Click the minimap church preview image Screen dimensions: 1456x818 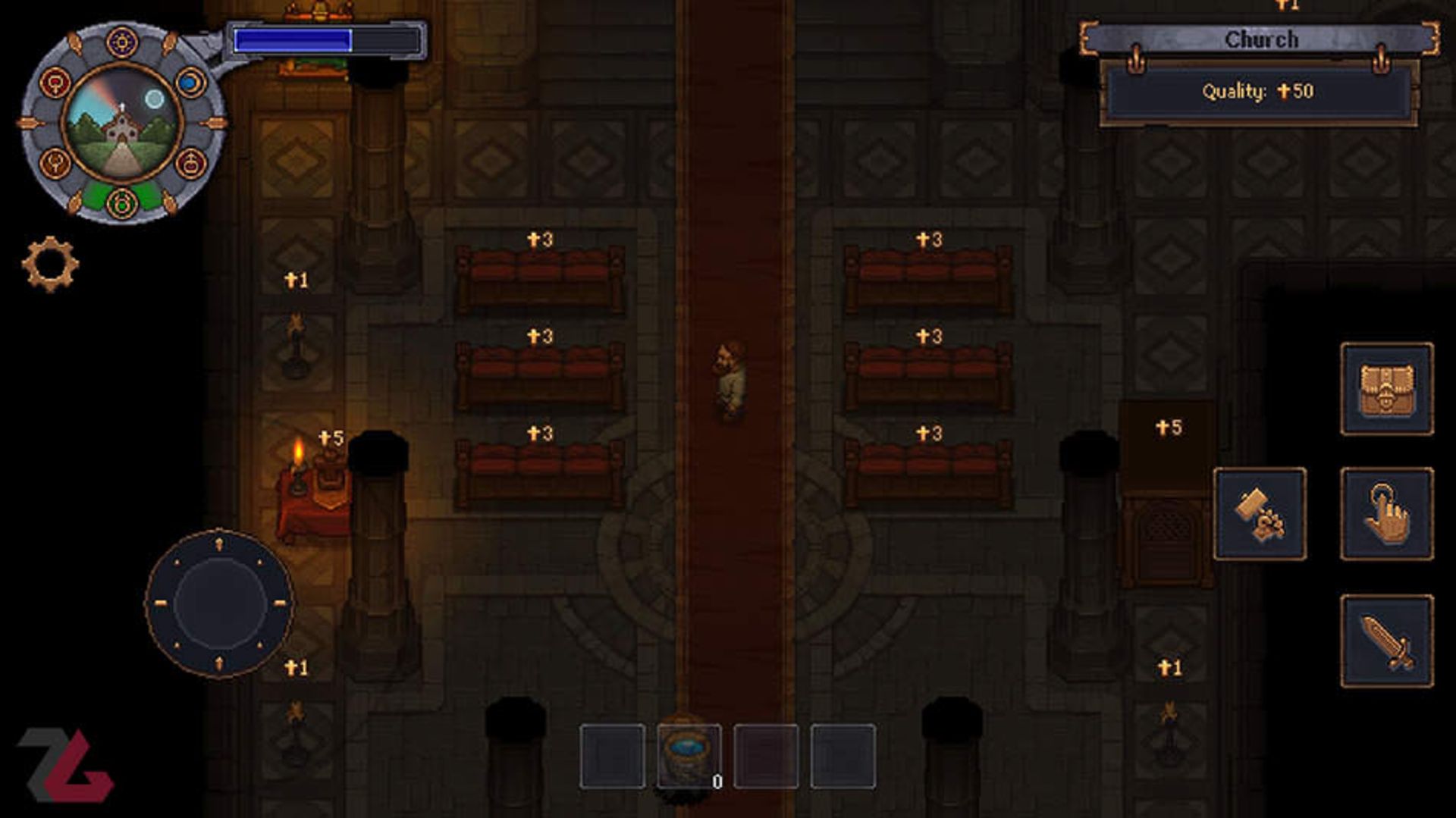[x=121, y=121]
